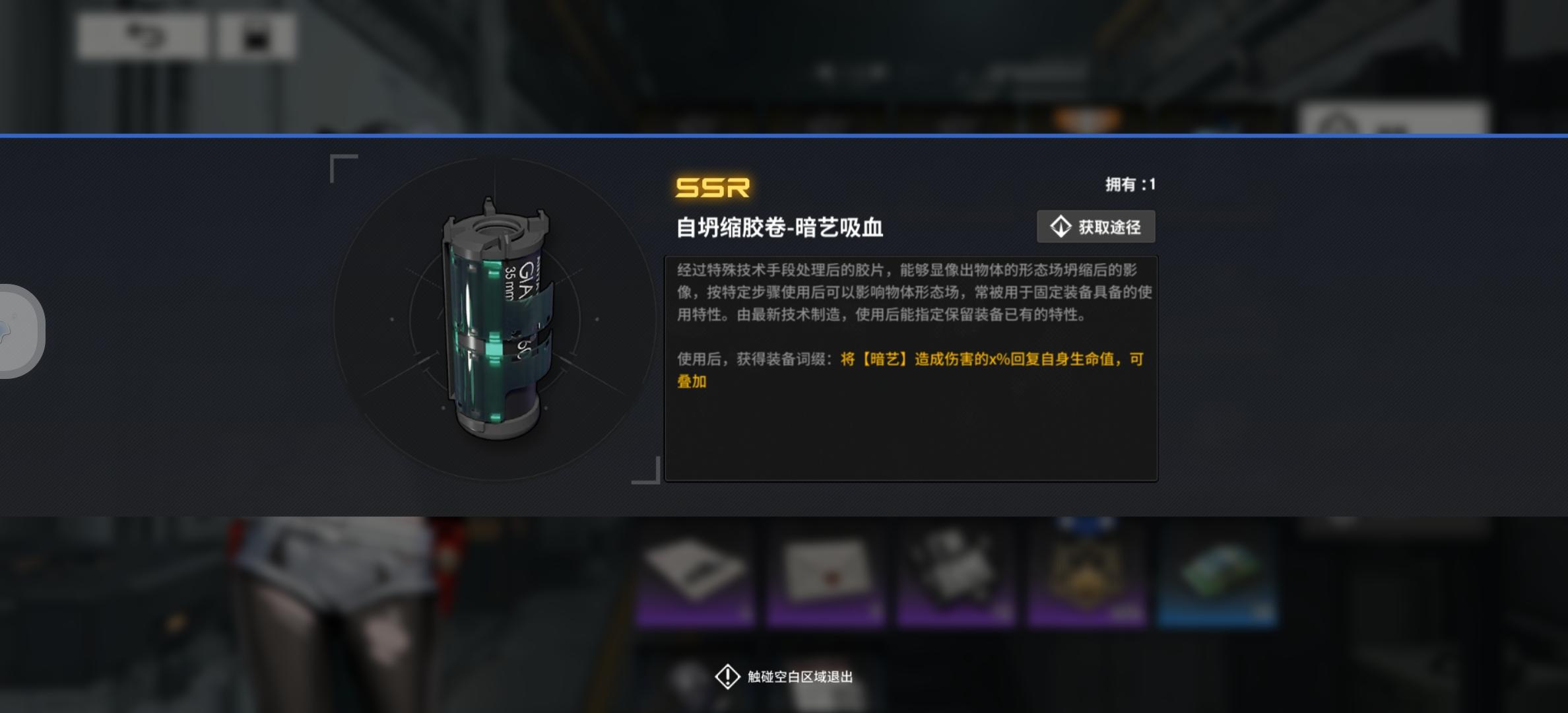
Task: Open the 获取途径 acquisition button
Action: (1095, 226)
